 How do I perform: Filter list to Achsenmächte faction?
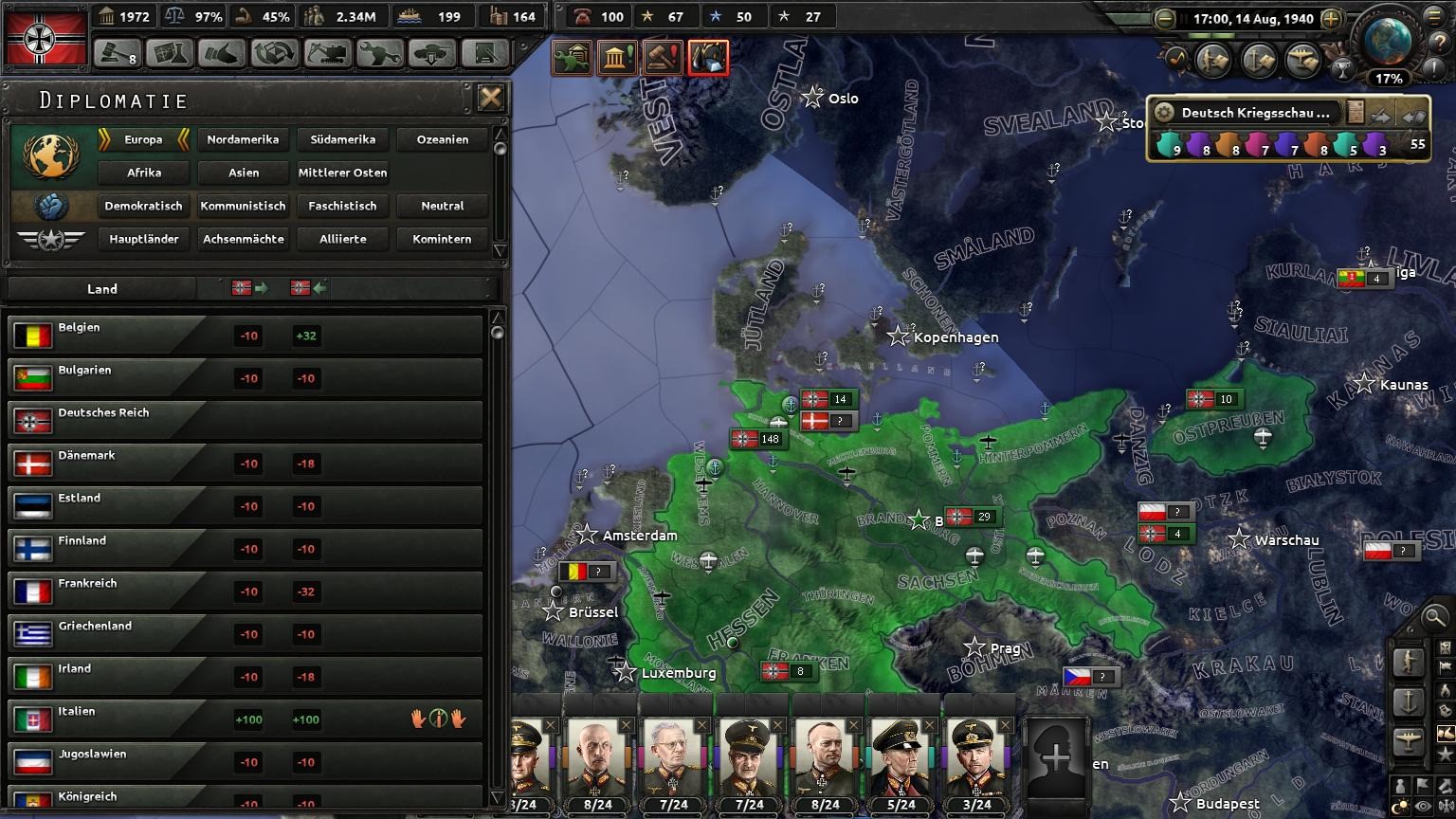coord(243,239)
